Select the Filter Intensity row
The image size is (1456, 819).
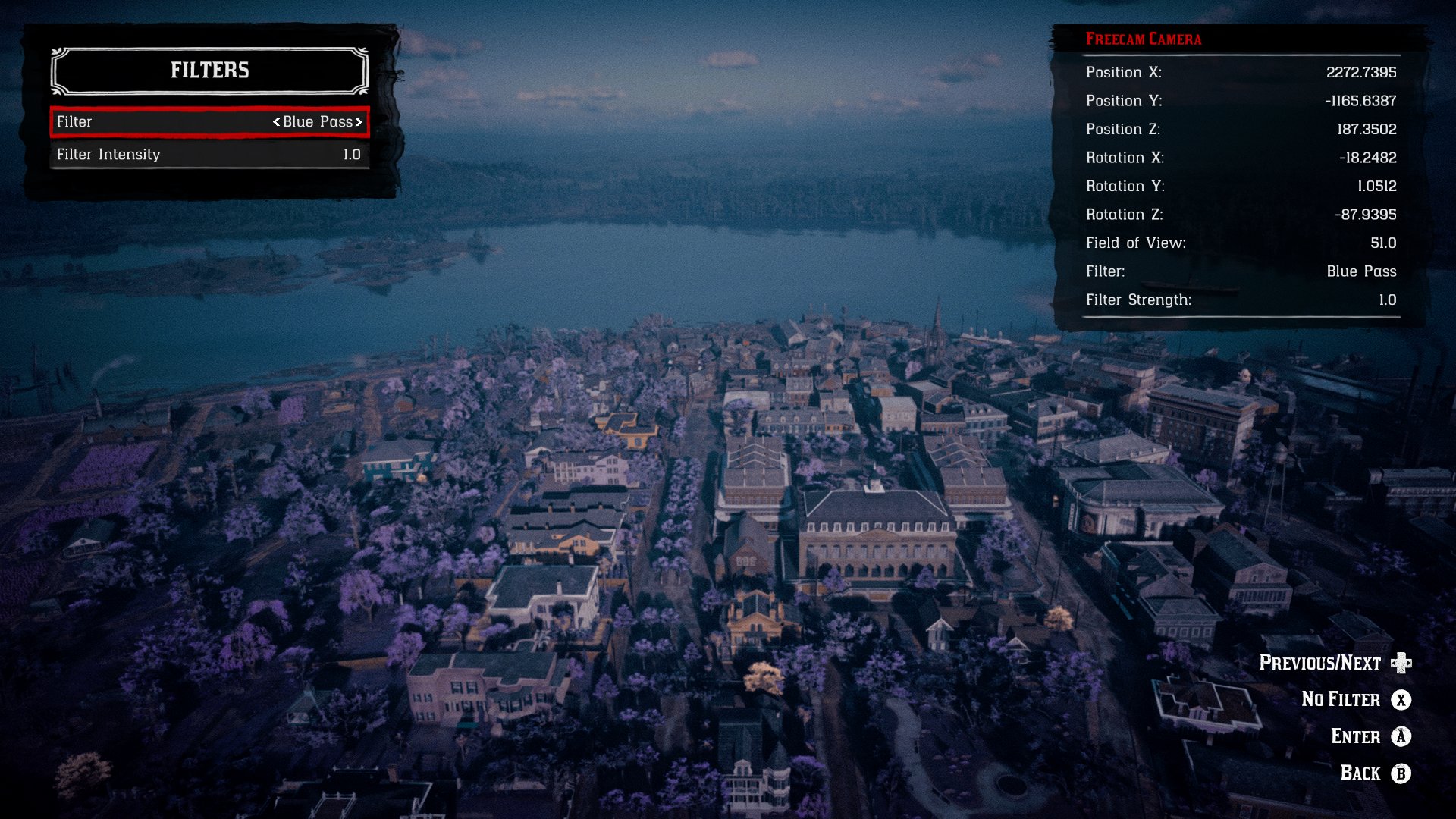(x=209, y=155)
